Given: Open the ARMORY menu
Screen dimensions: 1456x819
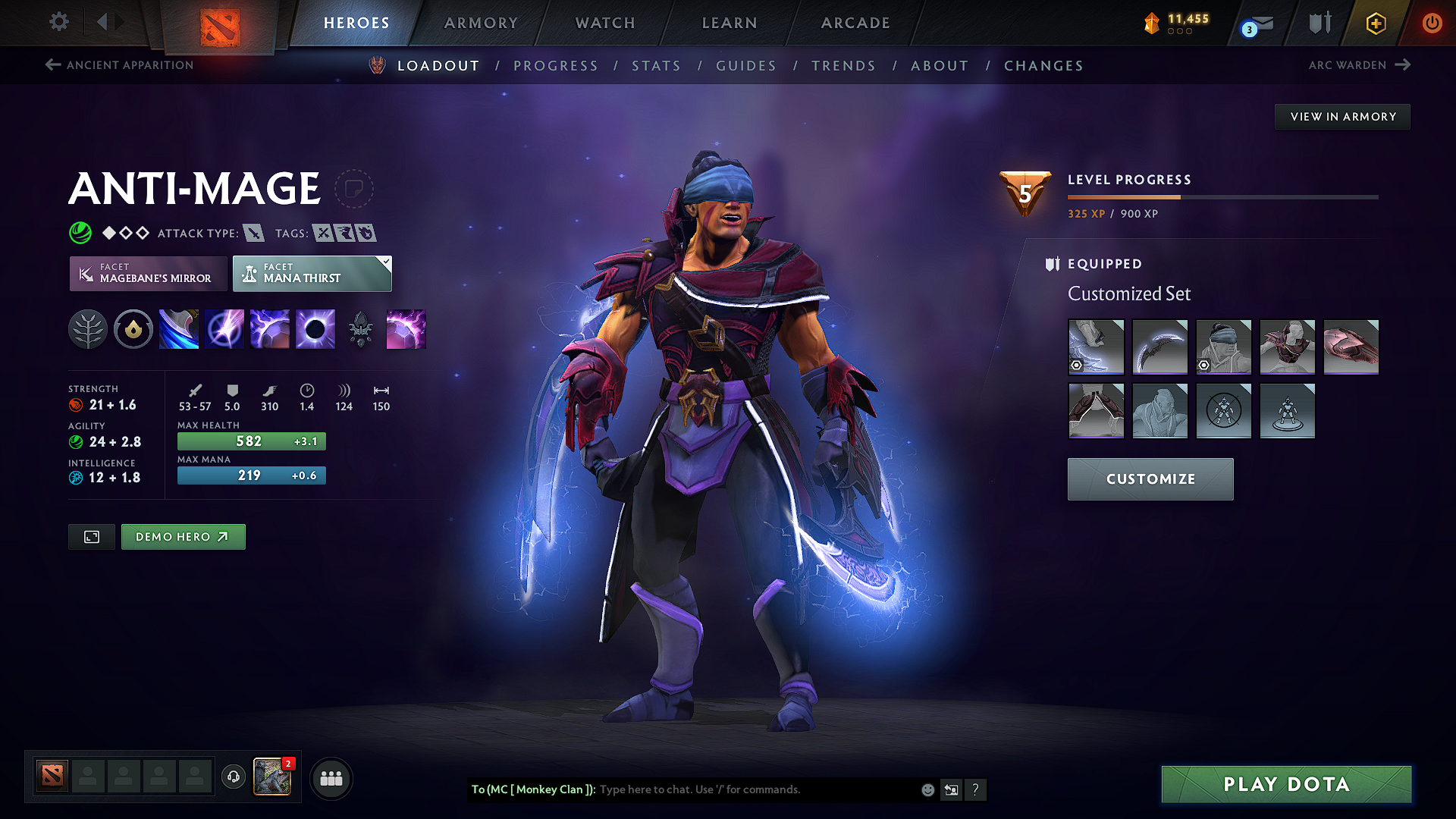Looking at the screenshot, I should click(480, 23).
